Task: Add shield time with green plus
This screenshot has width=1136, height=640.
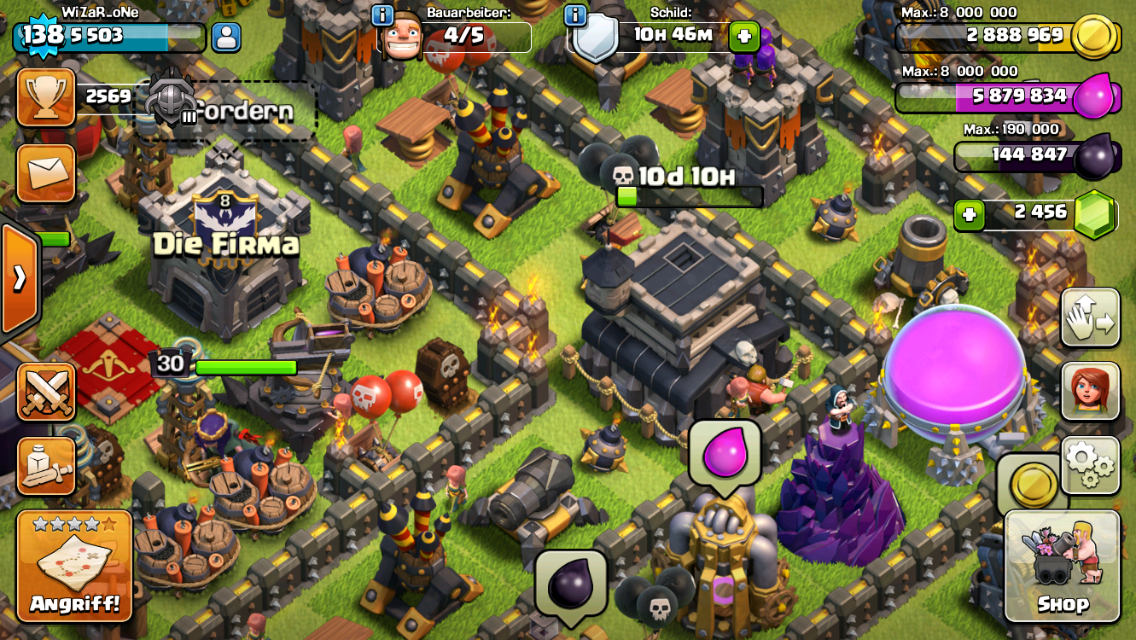Action: pos(743,37)
